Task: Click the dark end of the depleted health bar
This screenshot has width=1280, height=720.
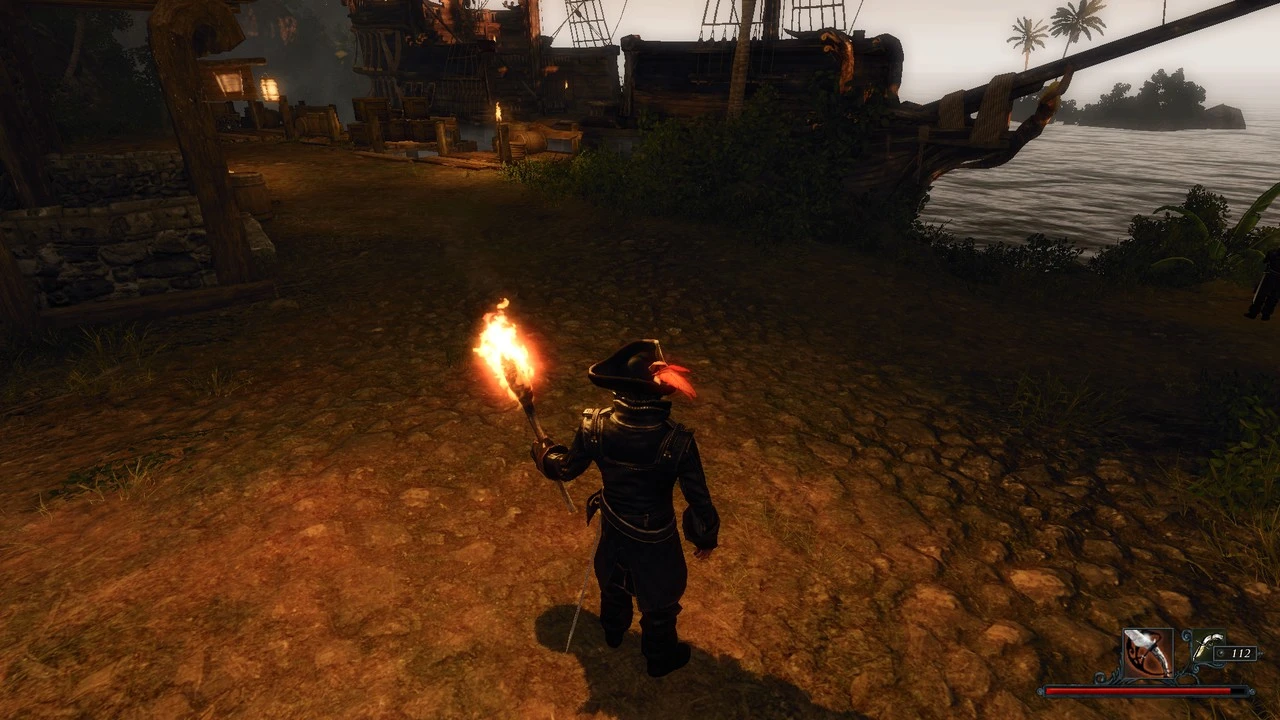Action: [1237, 690]
